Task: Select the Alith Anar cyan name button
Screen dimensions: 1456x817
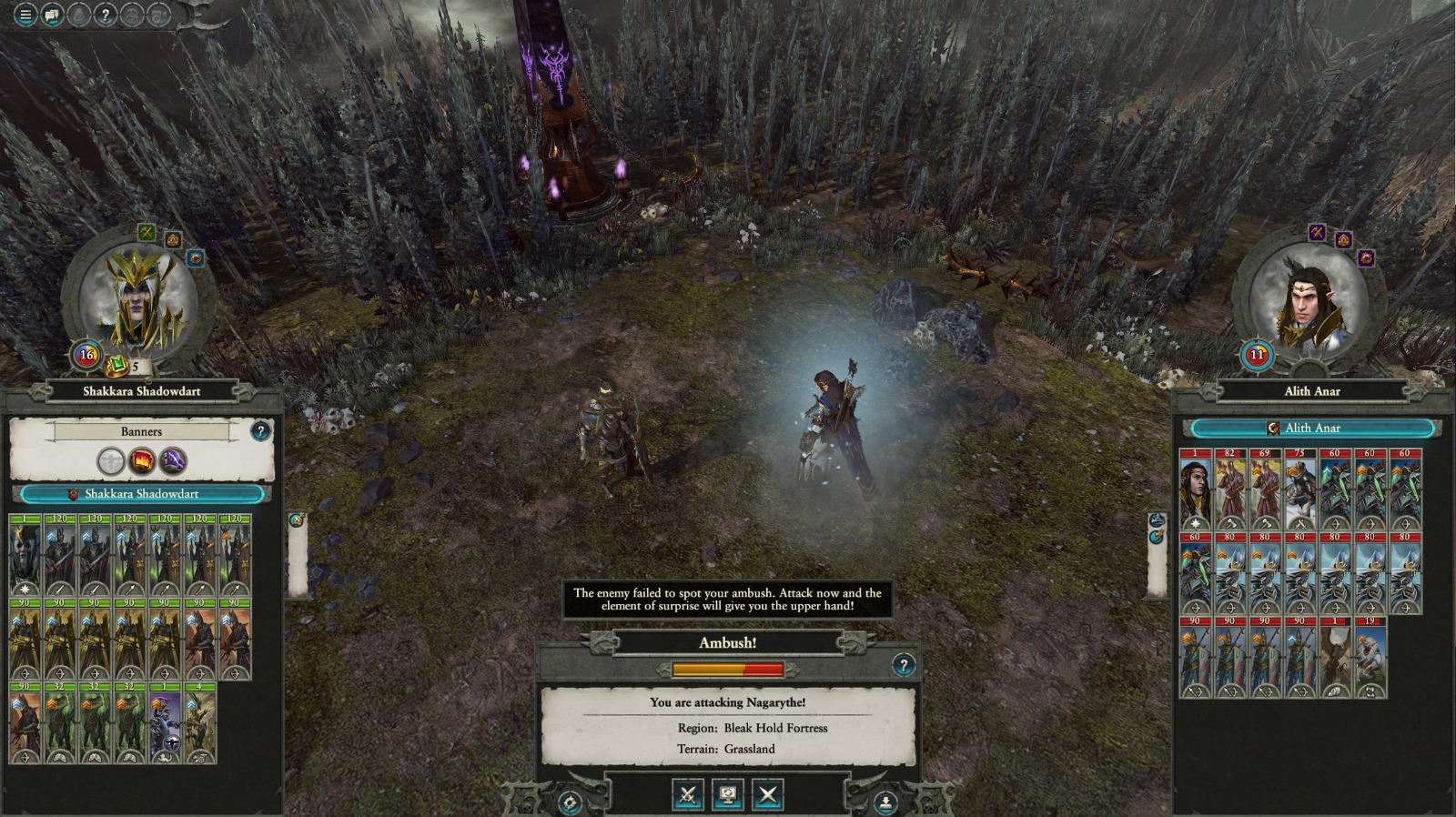Action: [1312, 428]
